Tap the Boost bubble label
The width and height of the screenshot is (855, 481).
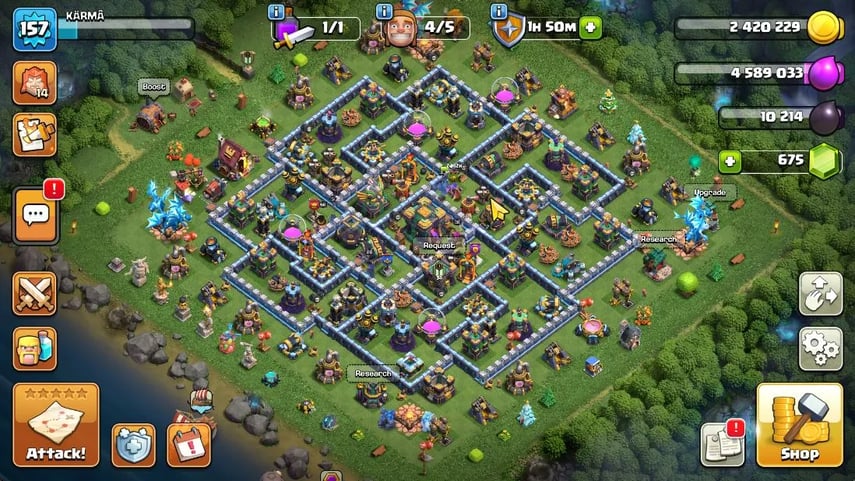click(152, 87)
